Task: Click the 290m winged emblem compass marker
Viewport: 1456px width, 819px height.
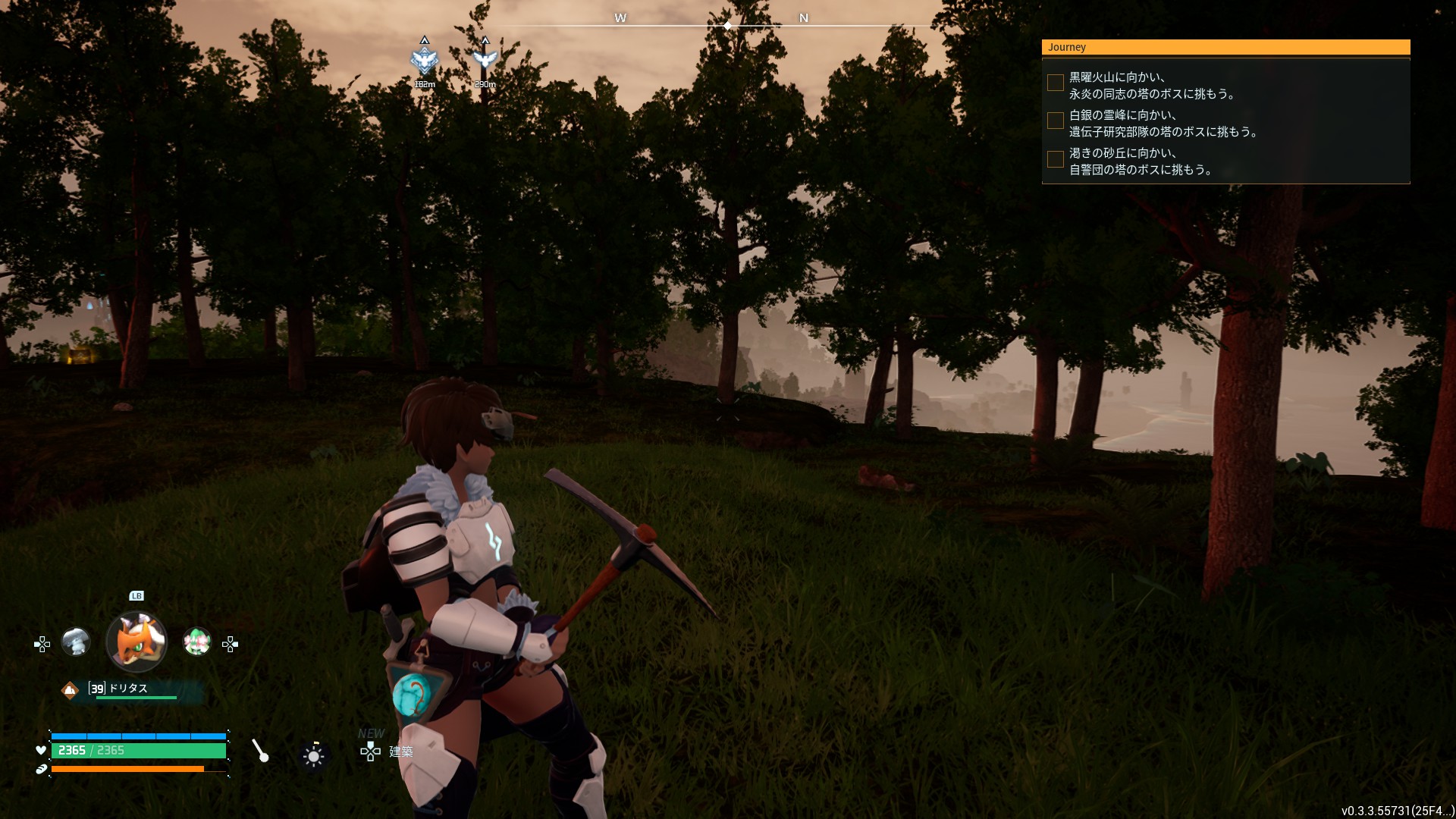Action: click(485, 58)
